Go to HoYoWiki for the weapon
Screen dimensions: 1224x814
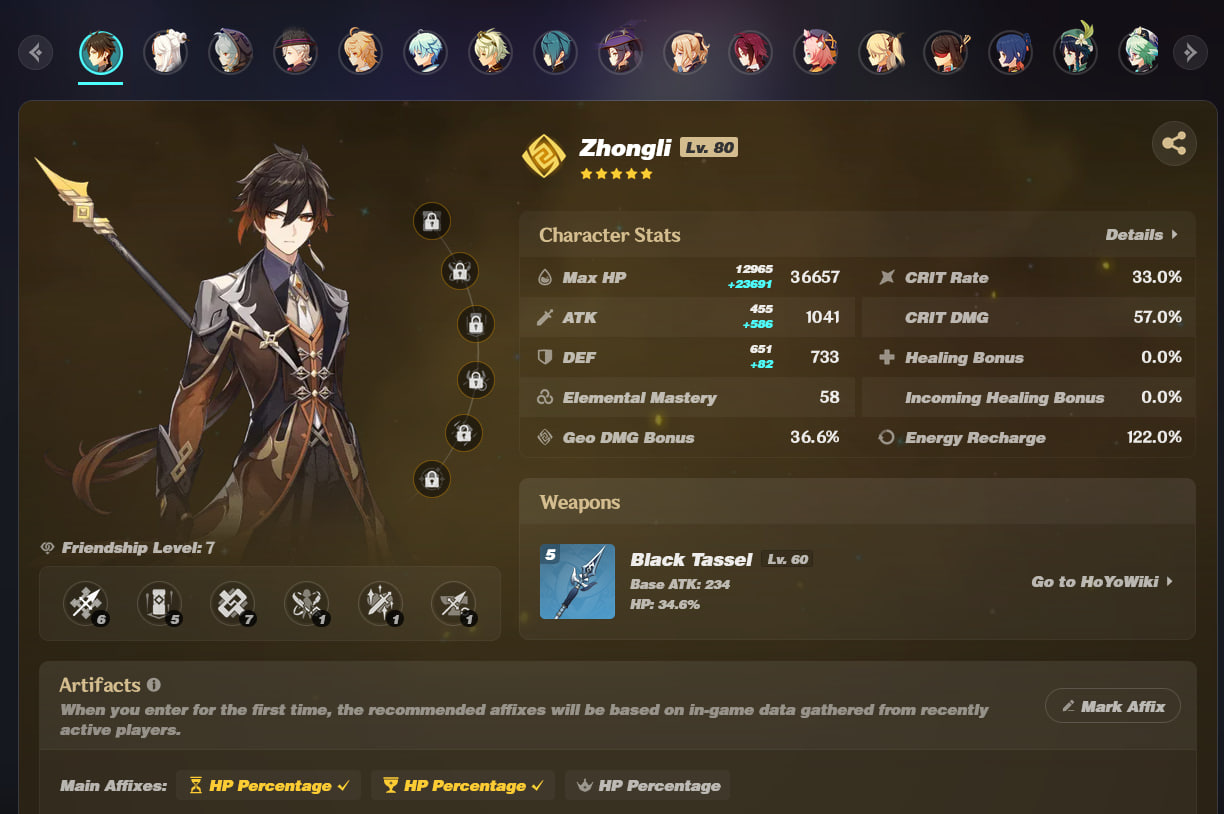point(1102,581)
